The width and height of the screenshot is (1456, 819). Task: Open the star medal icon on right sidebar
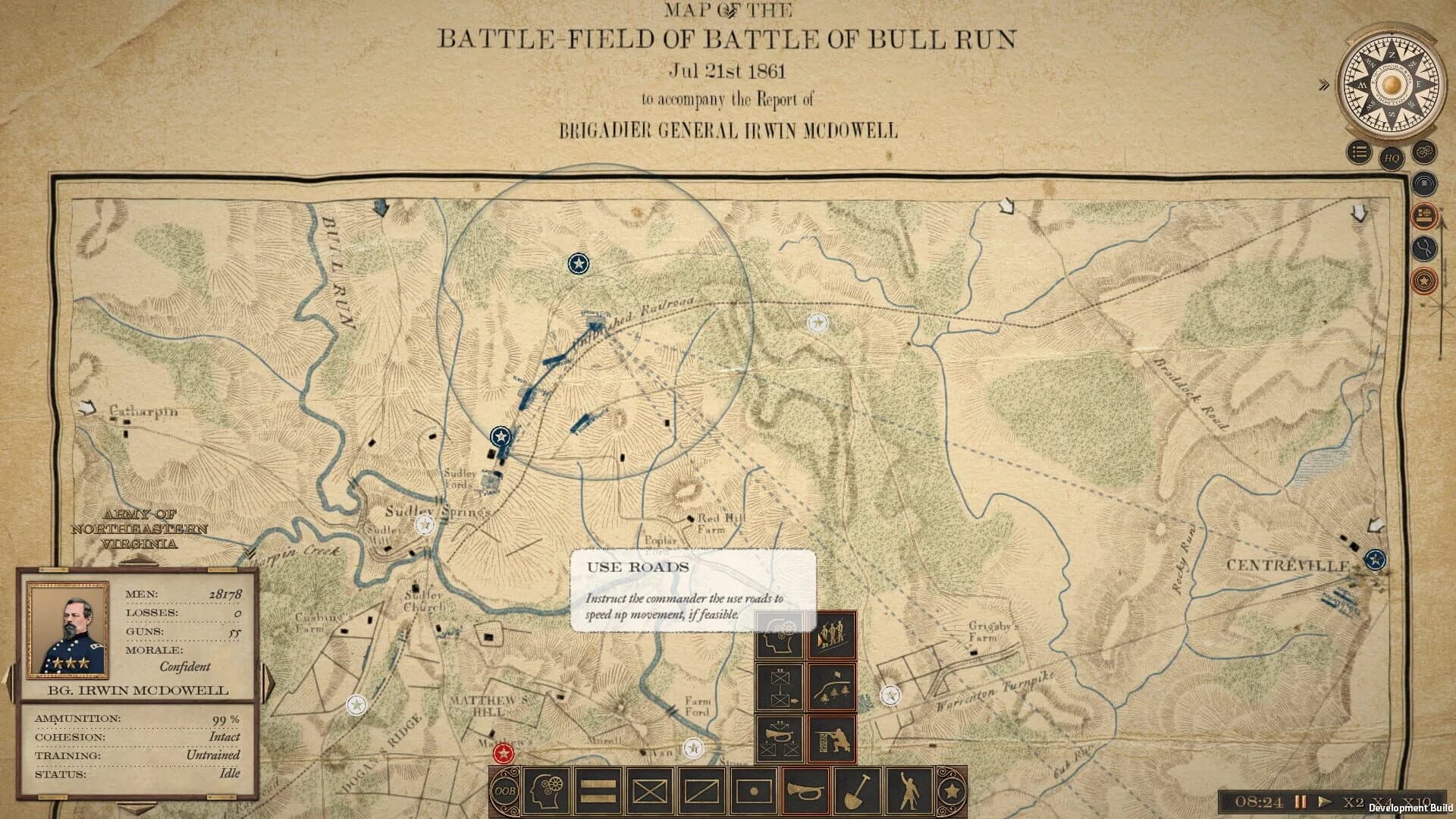[x=1424, y=281]
